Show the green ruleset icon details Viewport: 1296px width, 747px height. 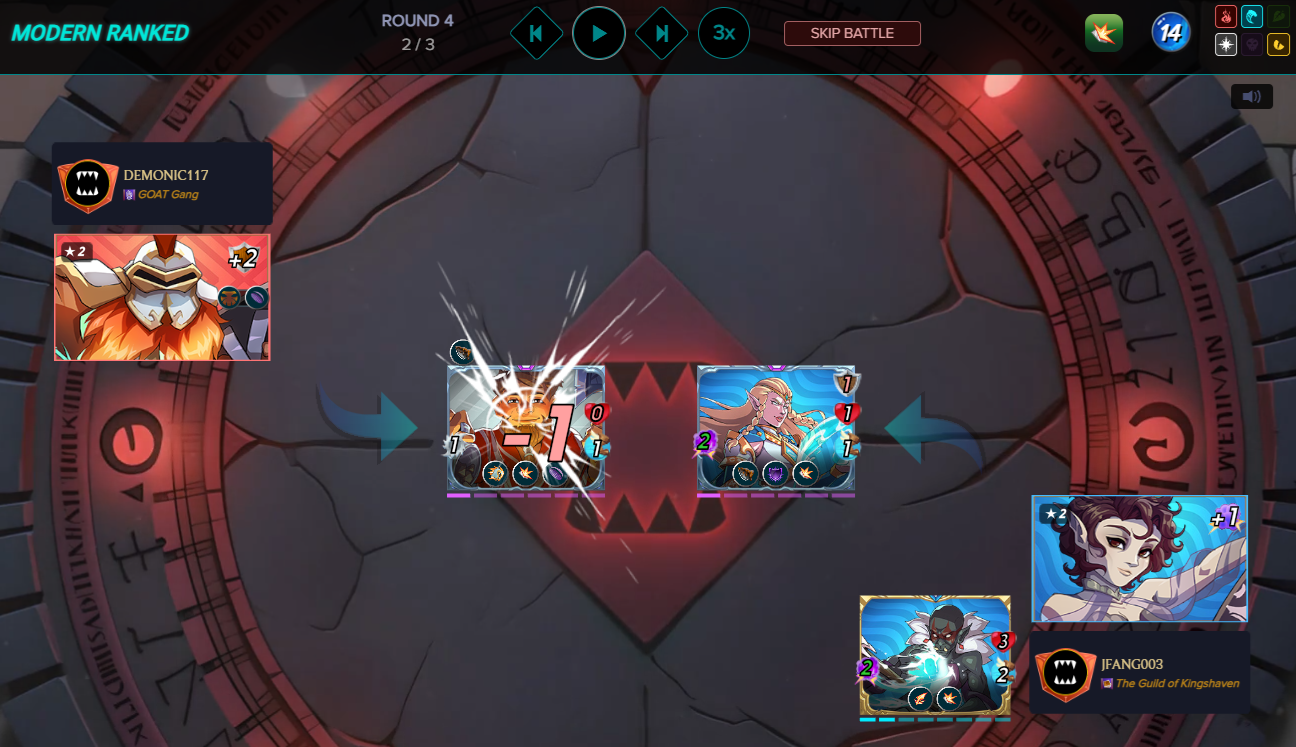[x=1103, y=33]
